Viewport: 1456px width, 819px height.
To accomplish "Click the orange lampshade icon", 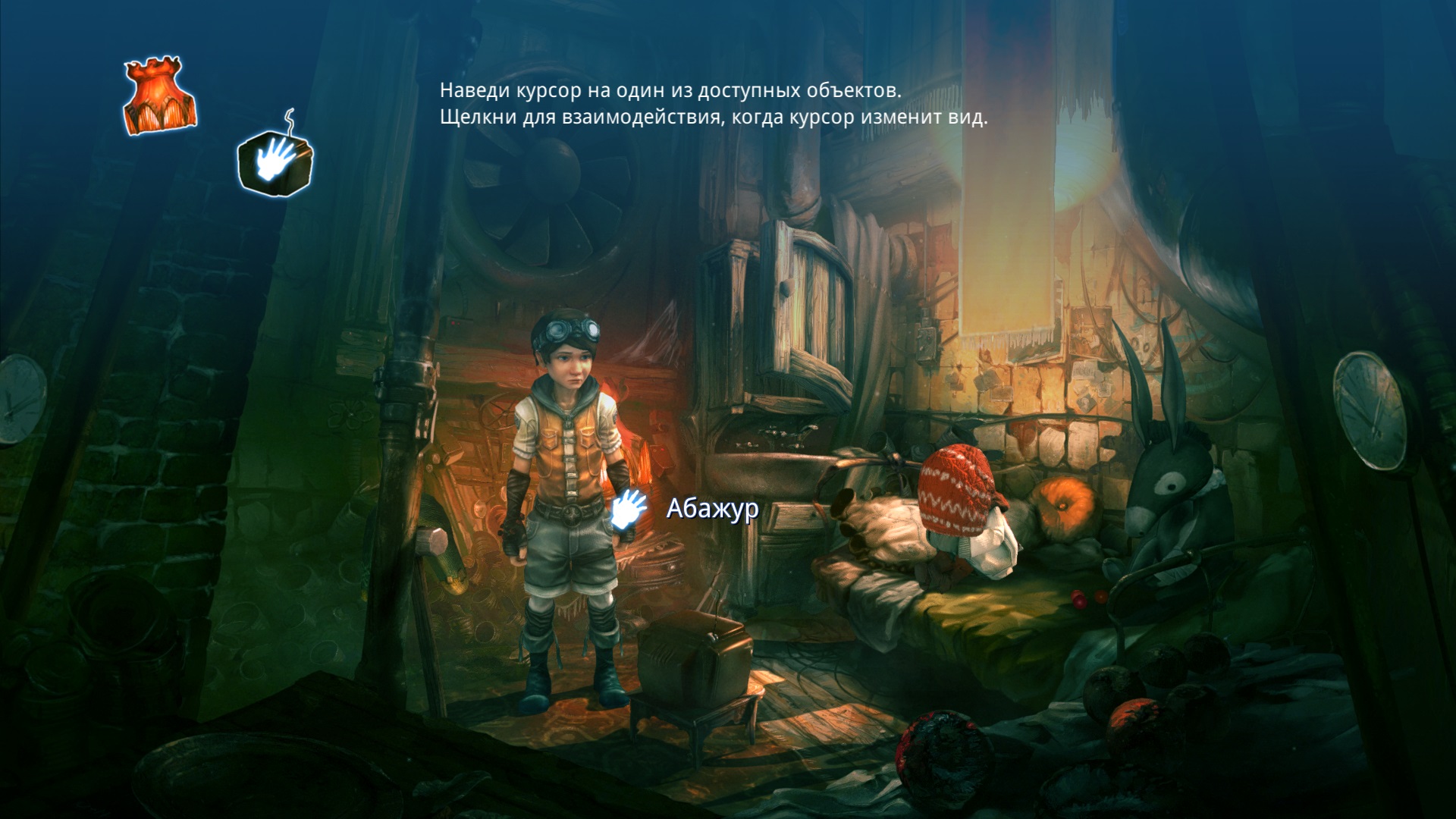I will (160, 96).
